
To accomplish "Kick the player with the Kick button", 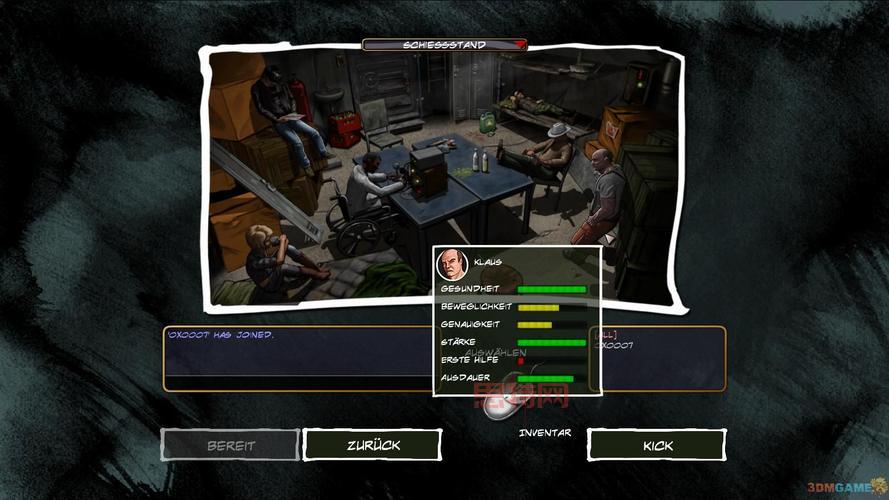I will pos(657,445).
